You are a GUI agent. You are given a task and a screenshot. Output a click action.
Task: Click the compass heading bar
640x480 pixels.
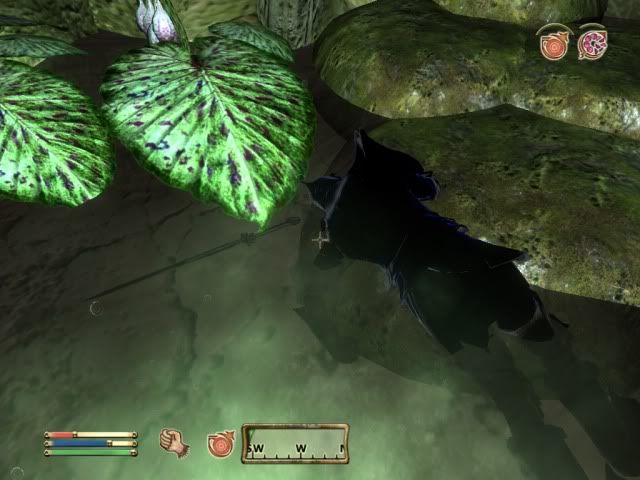(x=295, y=443)
